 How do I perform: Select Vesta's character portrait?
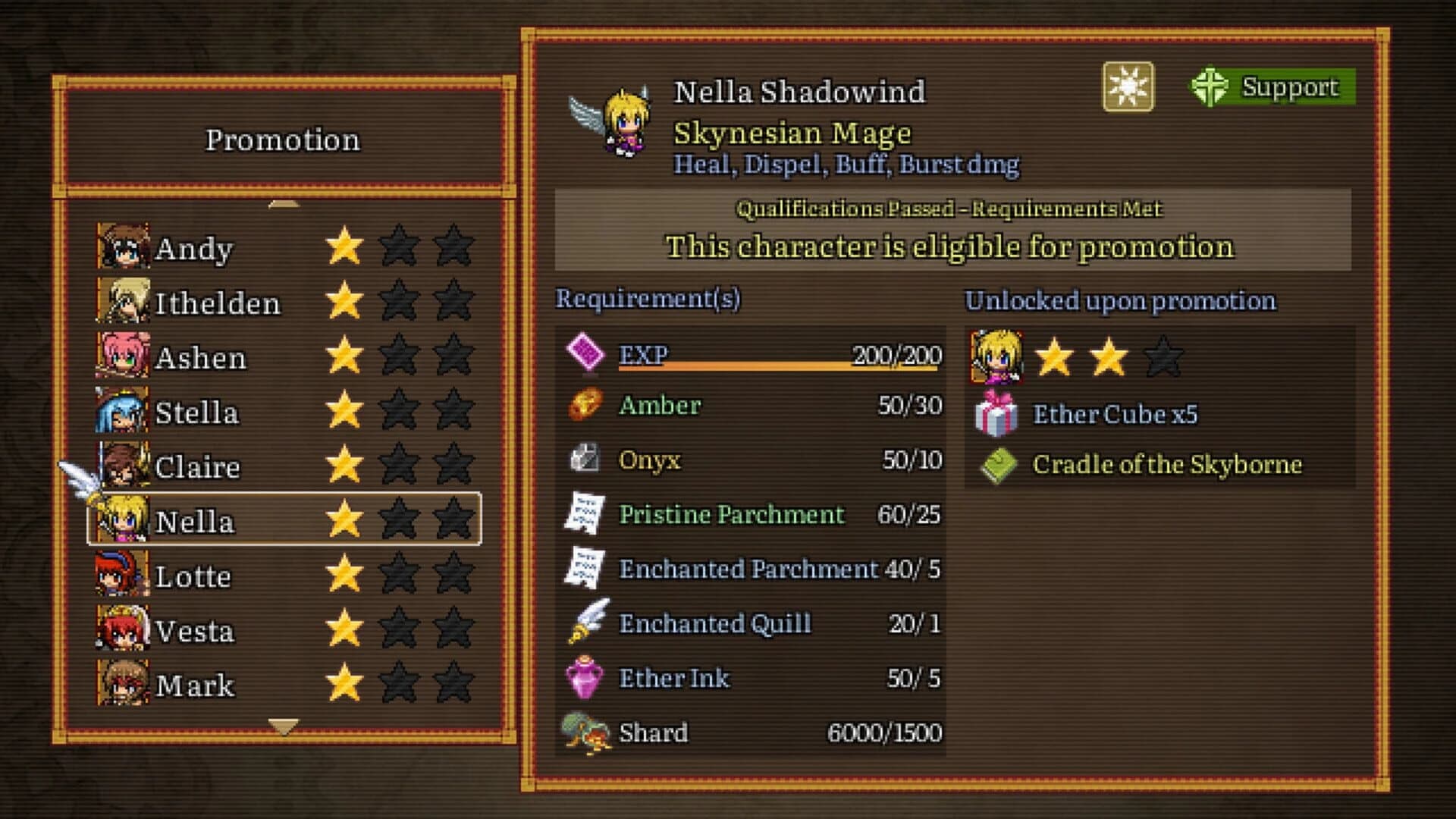[120, 629]
